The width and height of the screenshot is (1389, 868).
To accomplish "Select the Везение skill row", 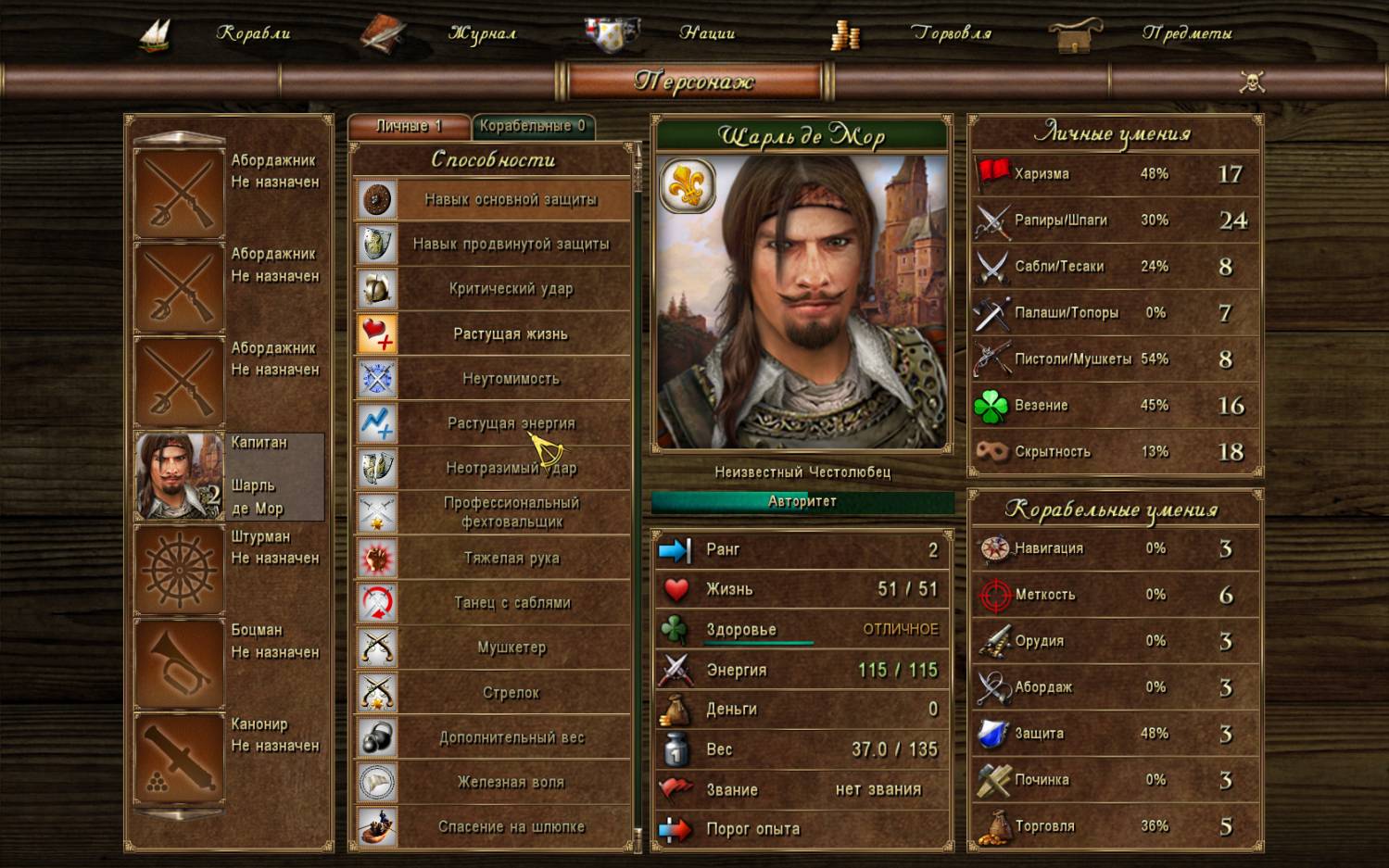I will point(1115,406).
